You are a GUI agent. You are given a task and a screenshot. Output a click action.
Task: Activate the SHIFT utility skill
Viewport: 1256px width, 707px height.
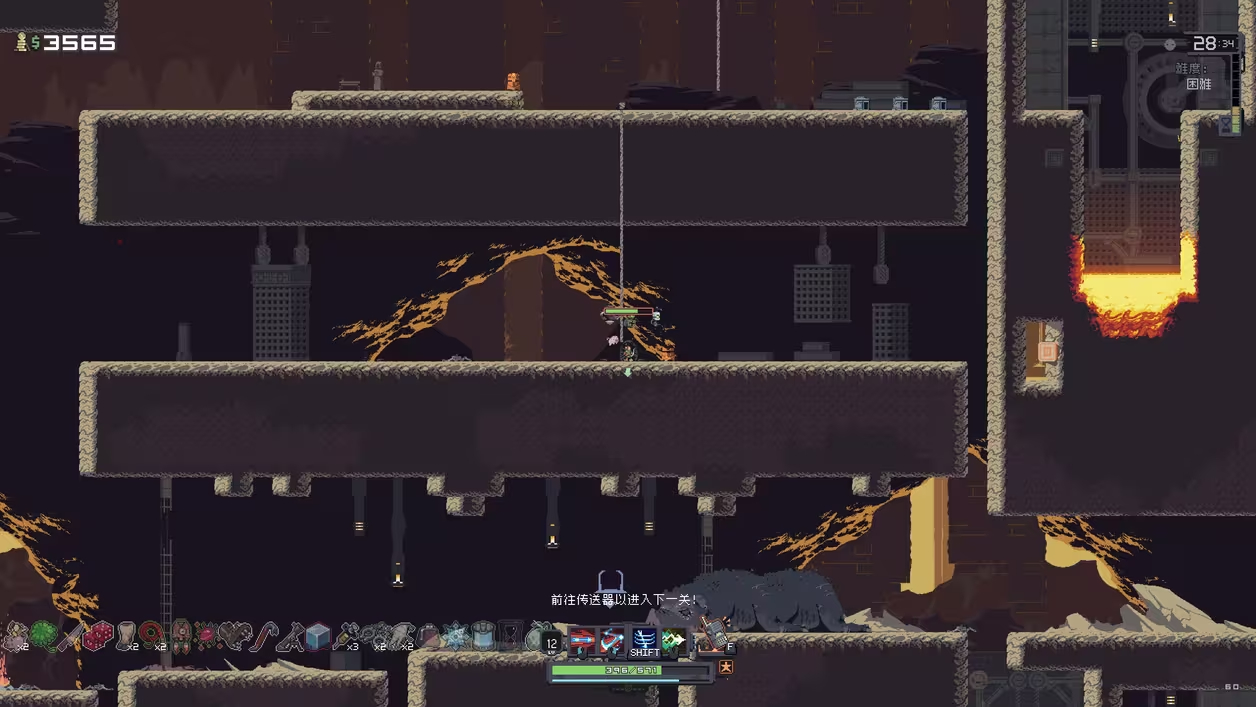(x=644, y=640)
